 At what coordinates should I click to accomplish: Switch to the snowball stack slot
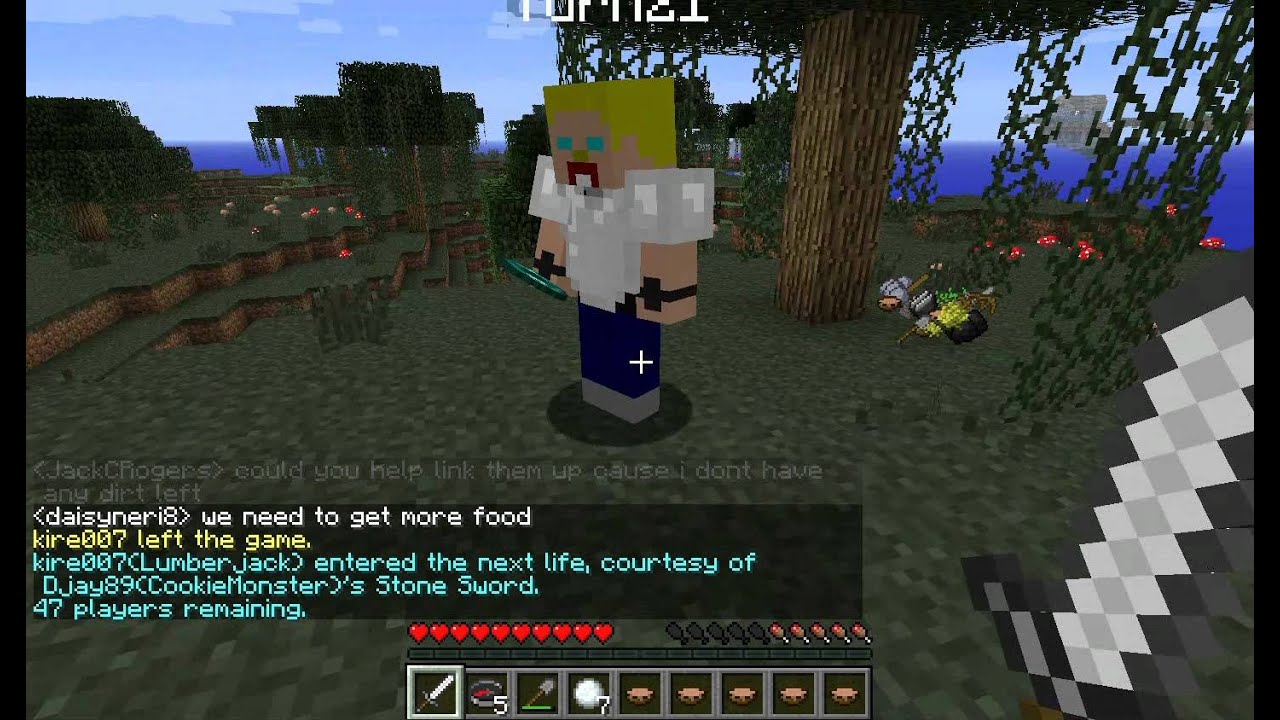point(588,692)
